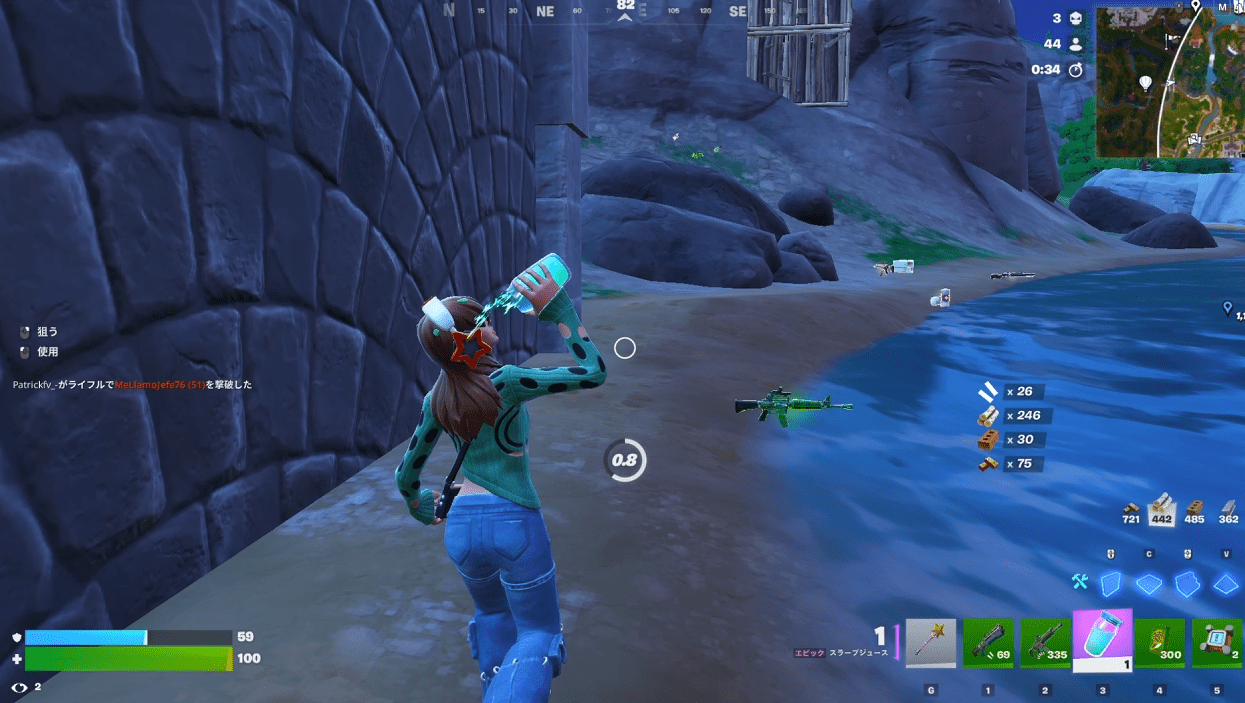Choose the stairs building piece
The image size is (1245, 703).
pos(1187,583)
